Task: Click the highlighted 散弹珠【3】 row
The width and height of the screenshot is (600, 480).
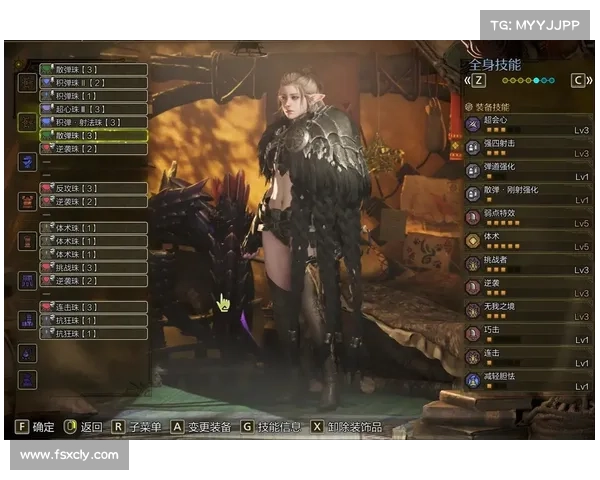Action: click(93, 135)
